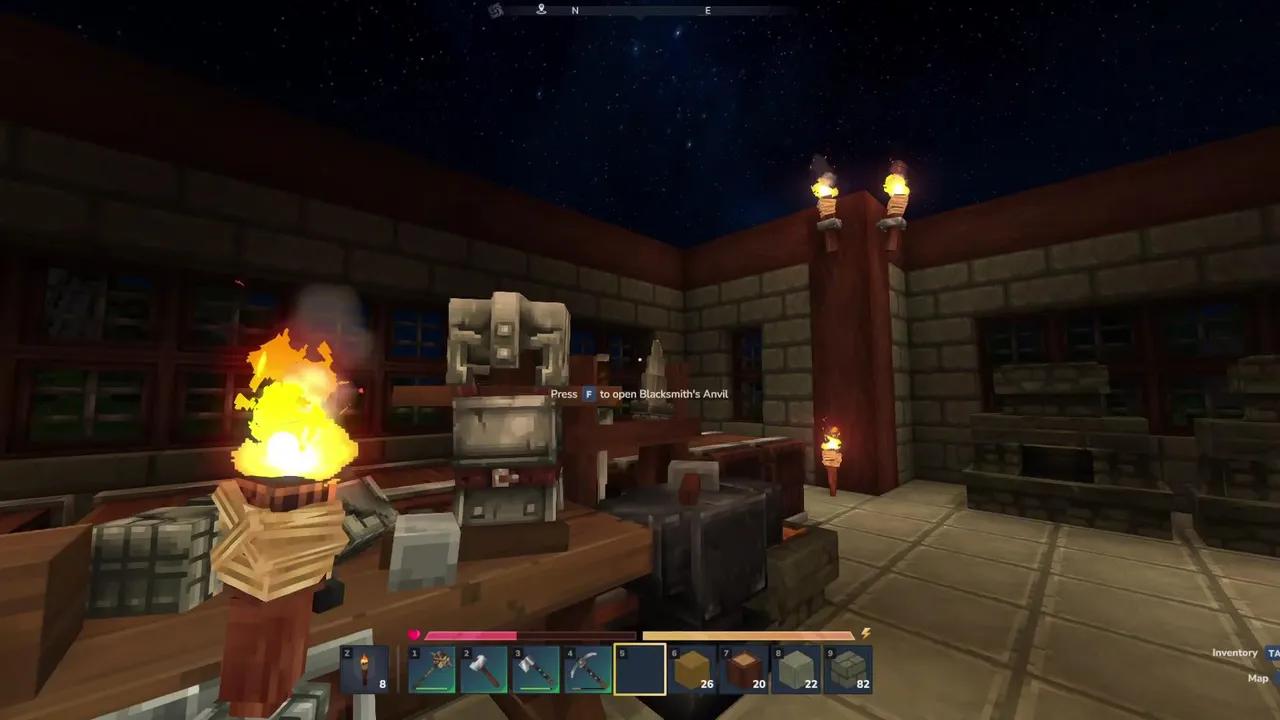This screenshot has height=720, width=1280.
Task: Select the torch slot holding 8
Action: (364, 669)
